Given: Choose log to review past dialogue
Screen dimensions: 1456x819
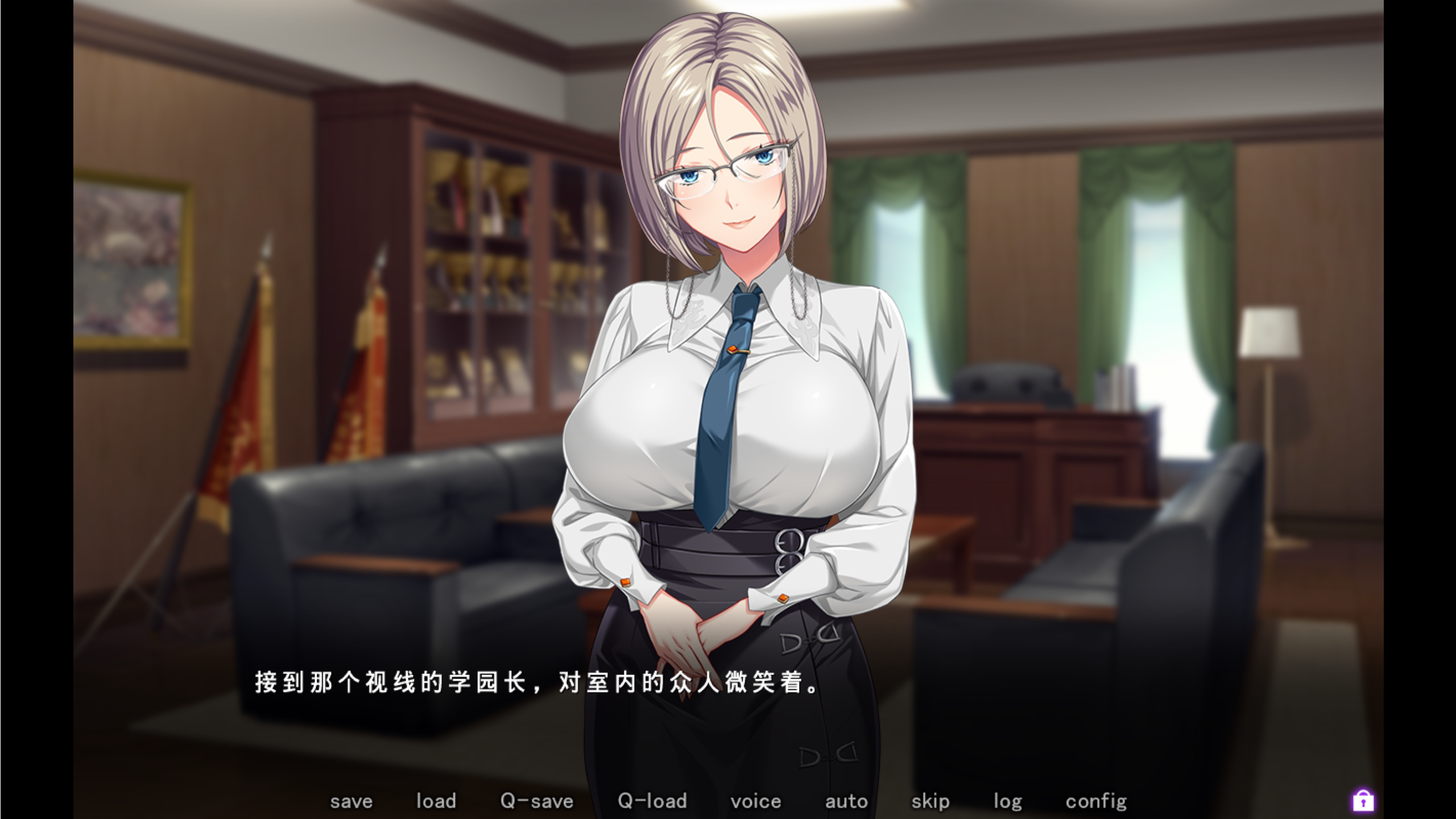Looking at the screenshot, I should click(x=1008, y=801).
